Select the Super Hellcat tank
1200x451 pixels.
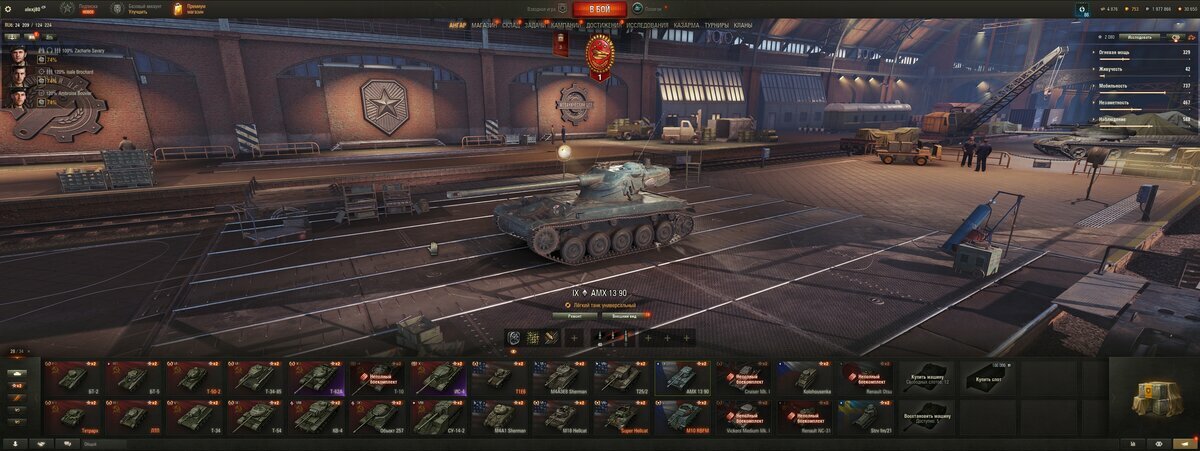pos(622,416)
